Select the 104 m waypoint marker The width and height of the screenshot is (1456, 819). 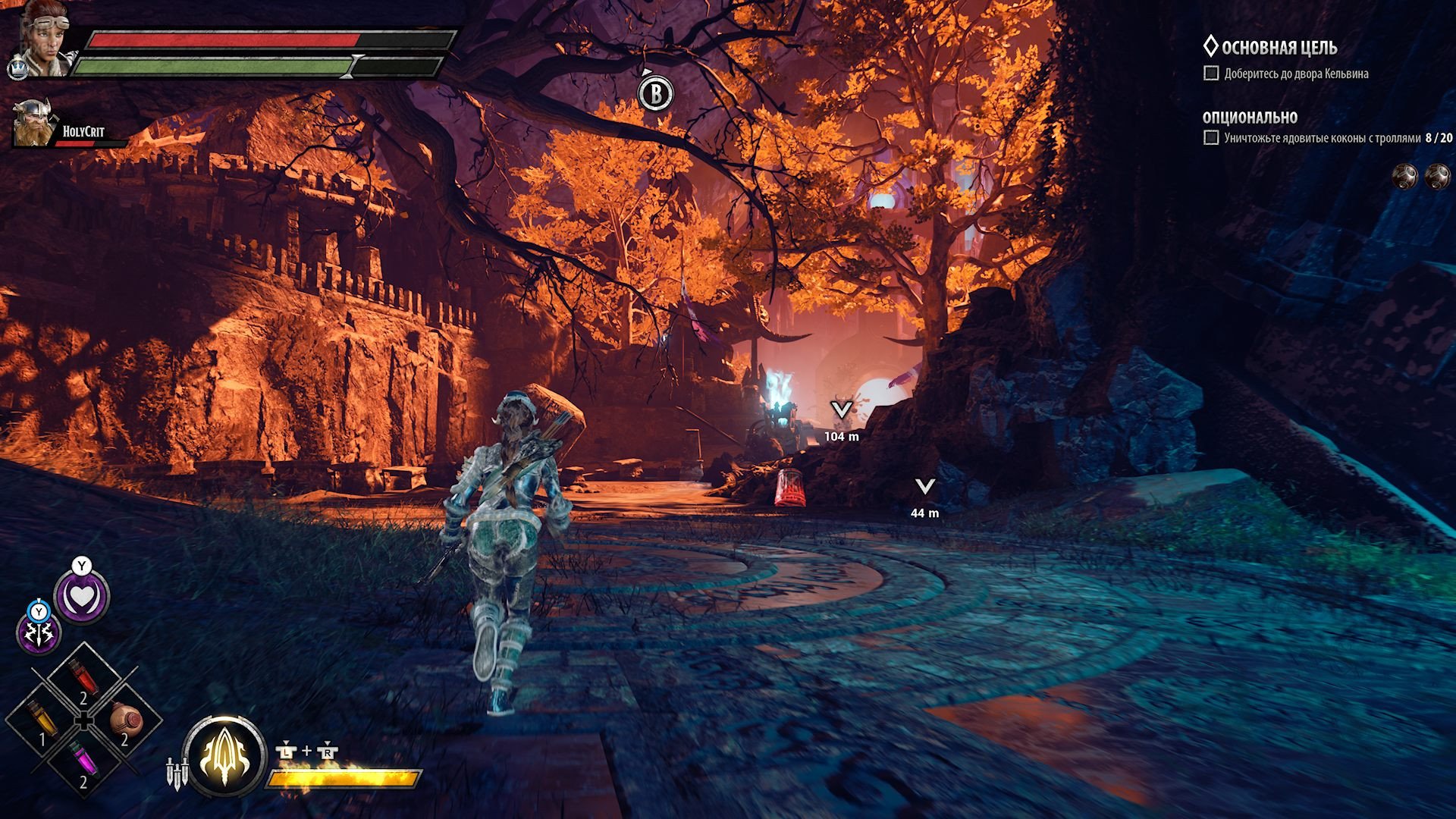[x=841, y=410]
